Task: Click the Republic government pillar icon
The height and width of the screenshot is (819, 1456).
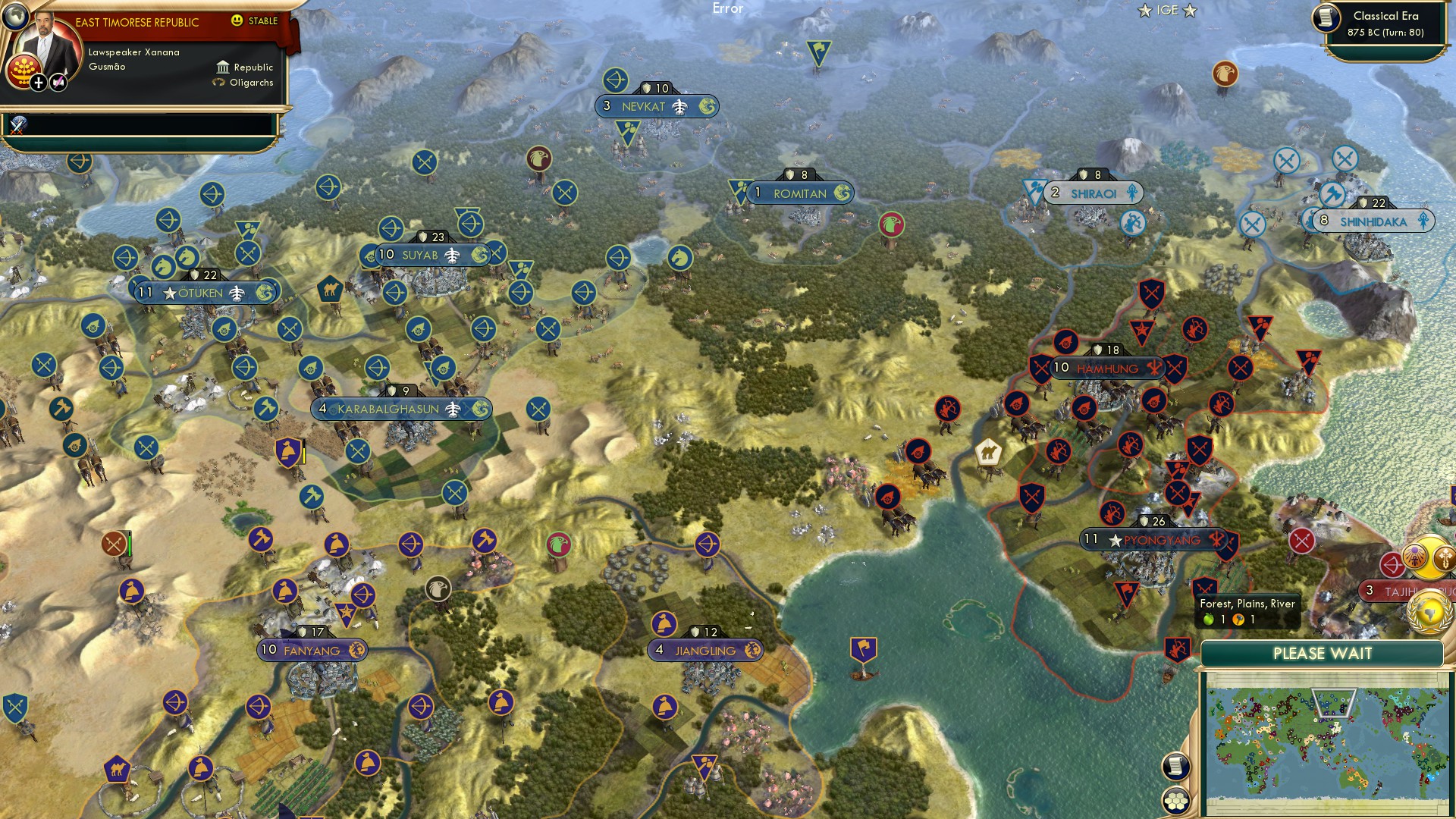Action: click(x=223, y=68)
